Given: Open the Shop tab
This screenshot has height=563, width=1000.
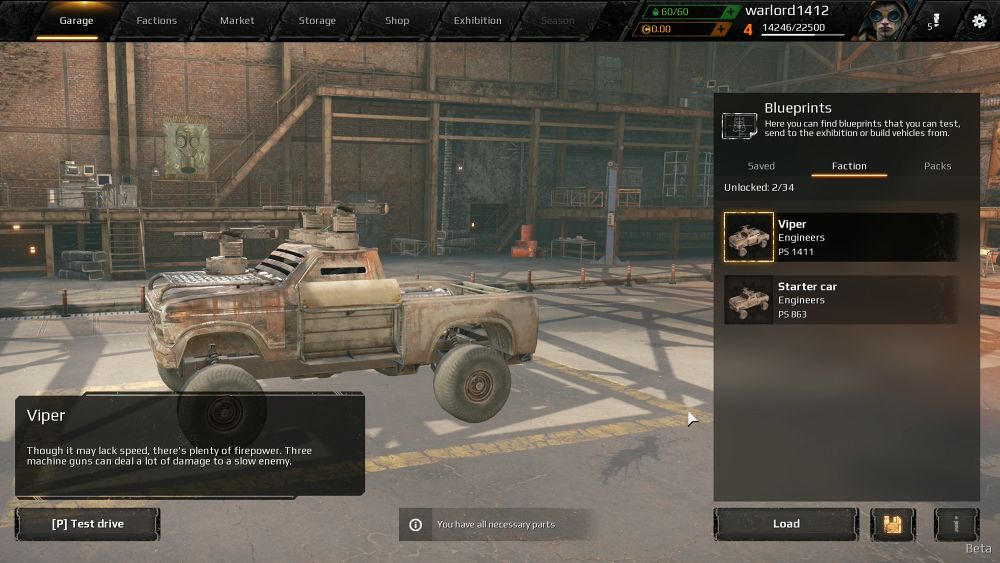Looking at the screenshot, I should [x=397, y=20].
